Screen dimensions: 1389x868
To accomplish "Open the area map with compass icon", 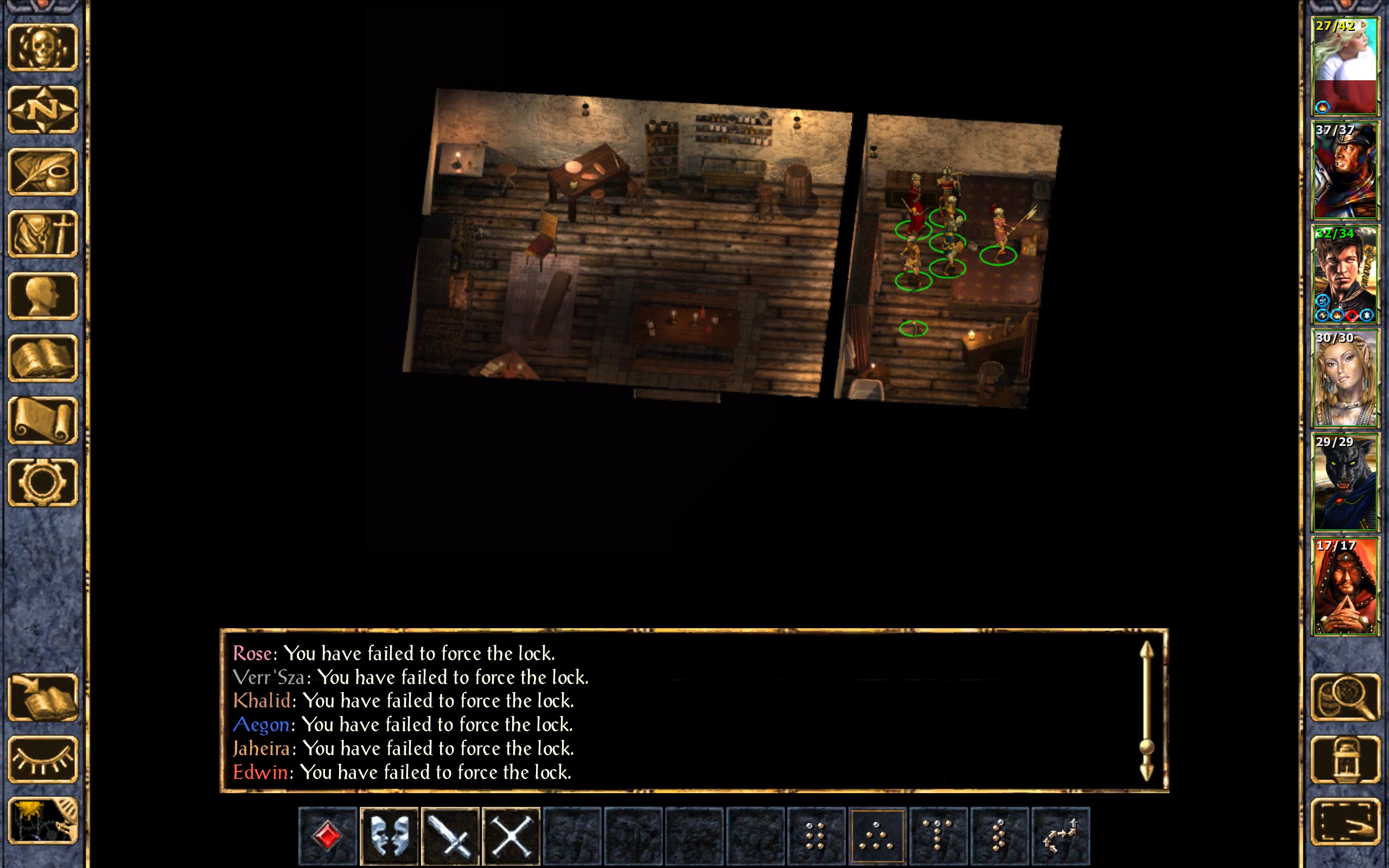I will 43,110.
